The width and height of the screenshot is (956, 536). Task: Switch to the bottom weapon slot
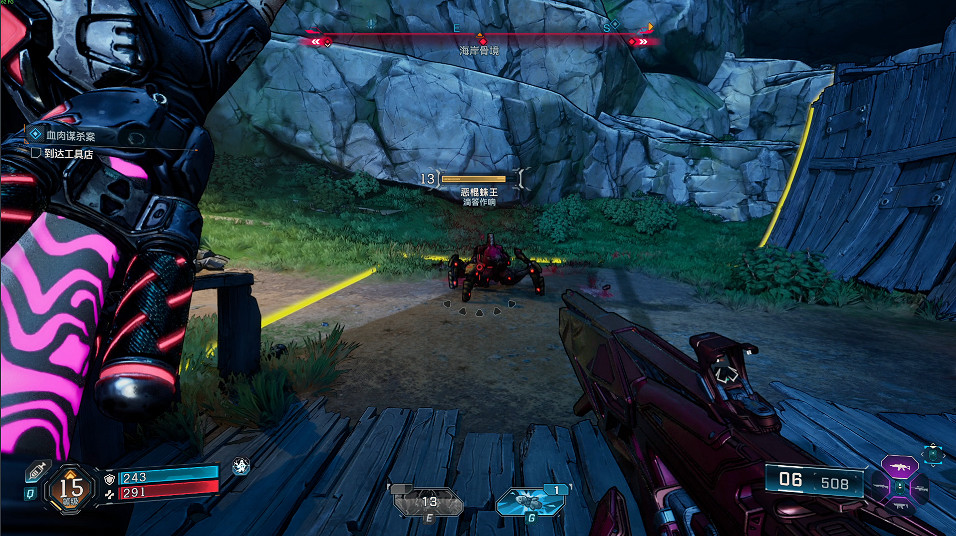point(898,507)
